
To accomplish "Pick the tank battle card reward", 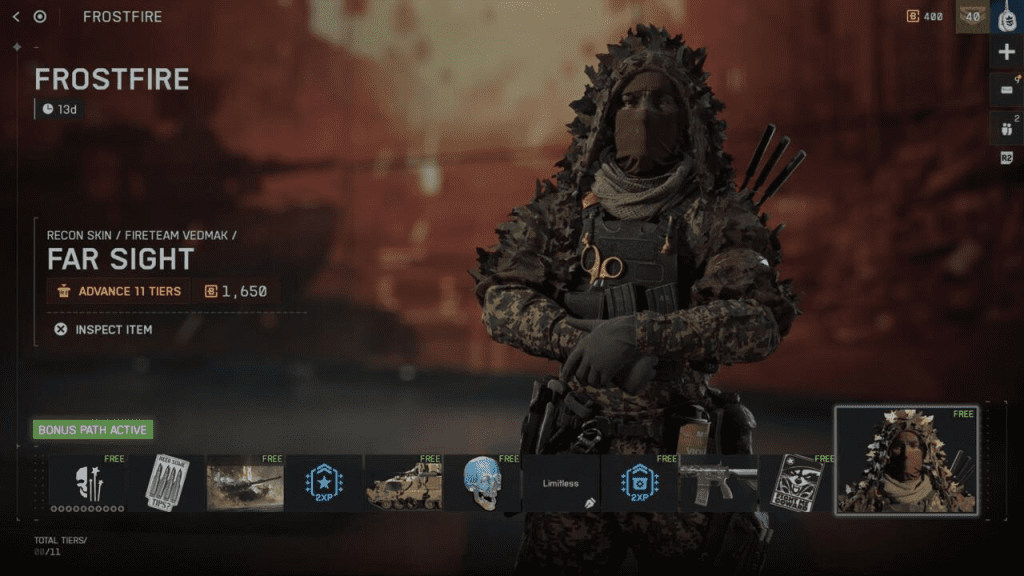I will tap(245, 484).
